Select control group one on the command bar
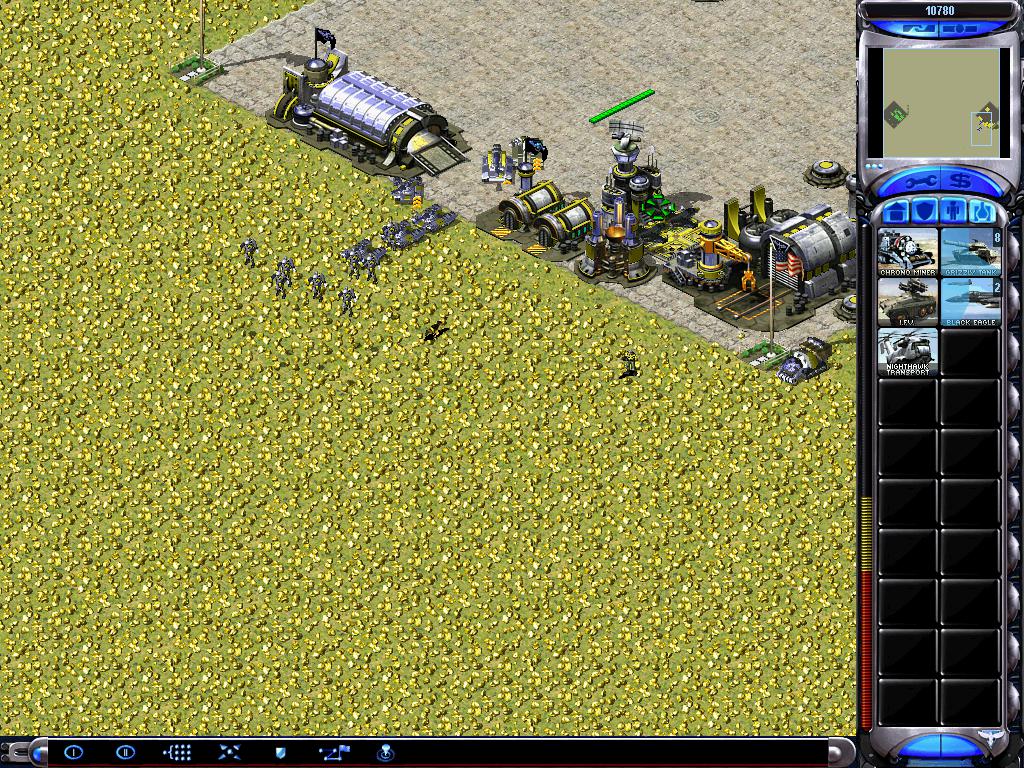Viewport: 1024px width, 768px height. coord(73,752)
